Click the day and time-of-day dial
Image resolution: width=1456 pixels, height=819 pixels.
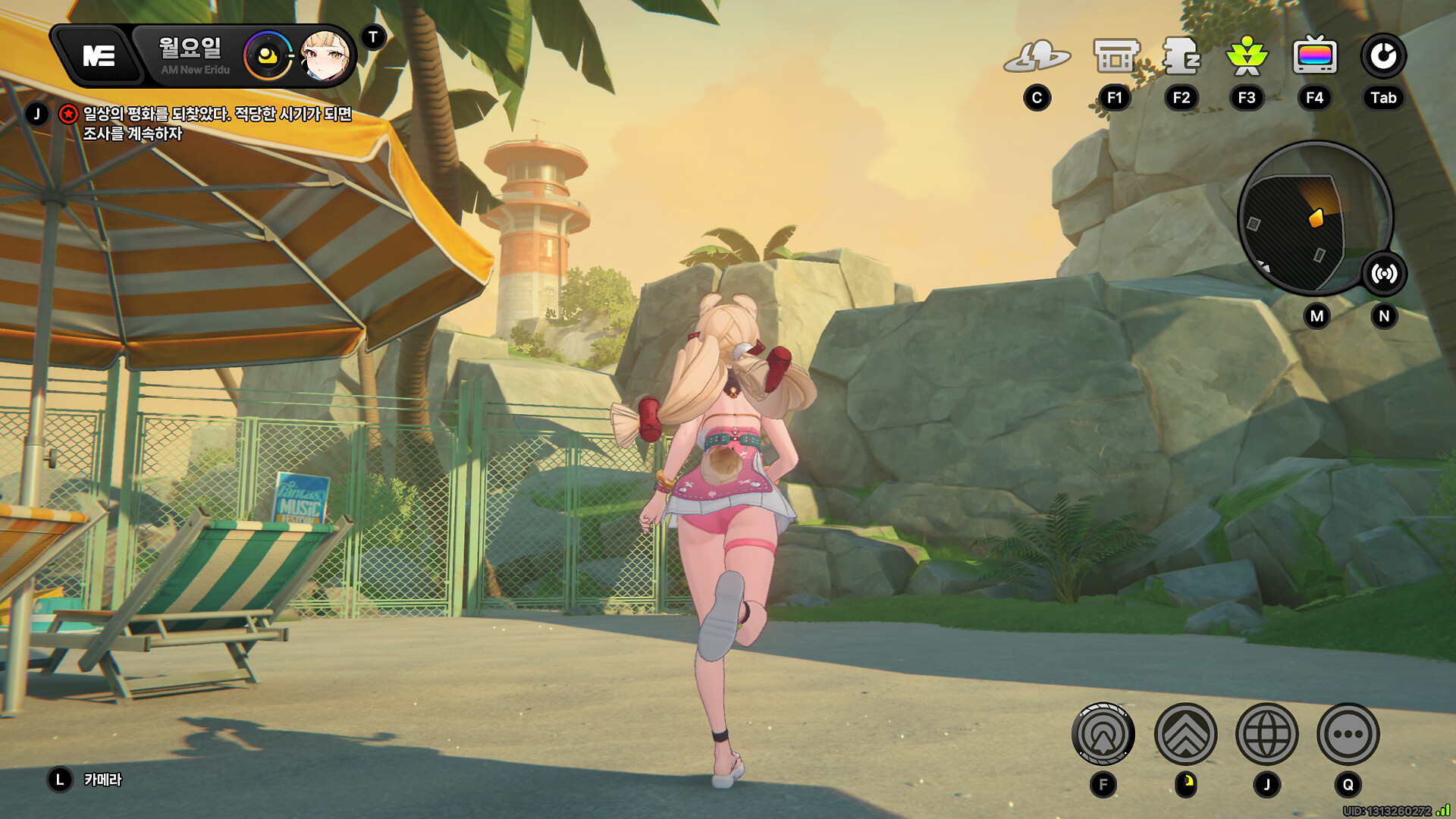267,56
